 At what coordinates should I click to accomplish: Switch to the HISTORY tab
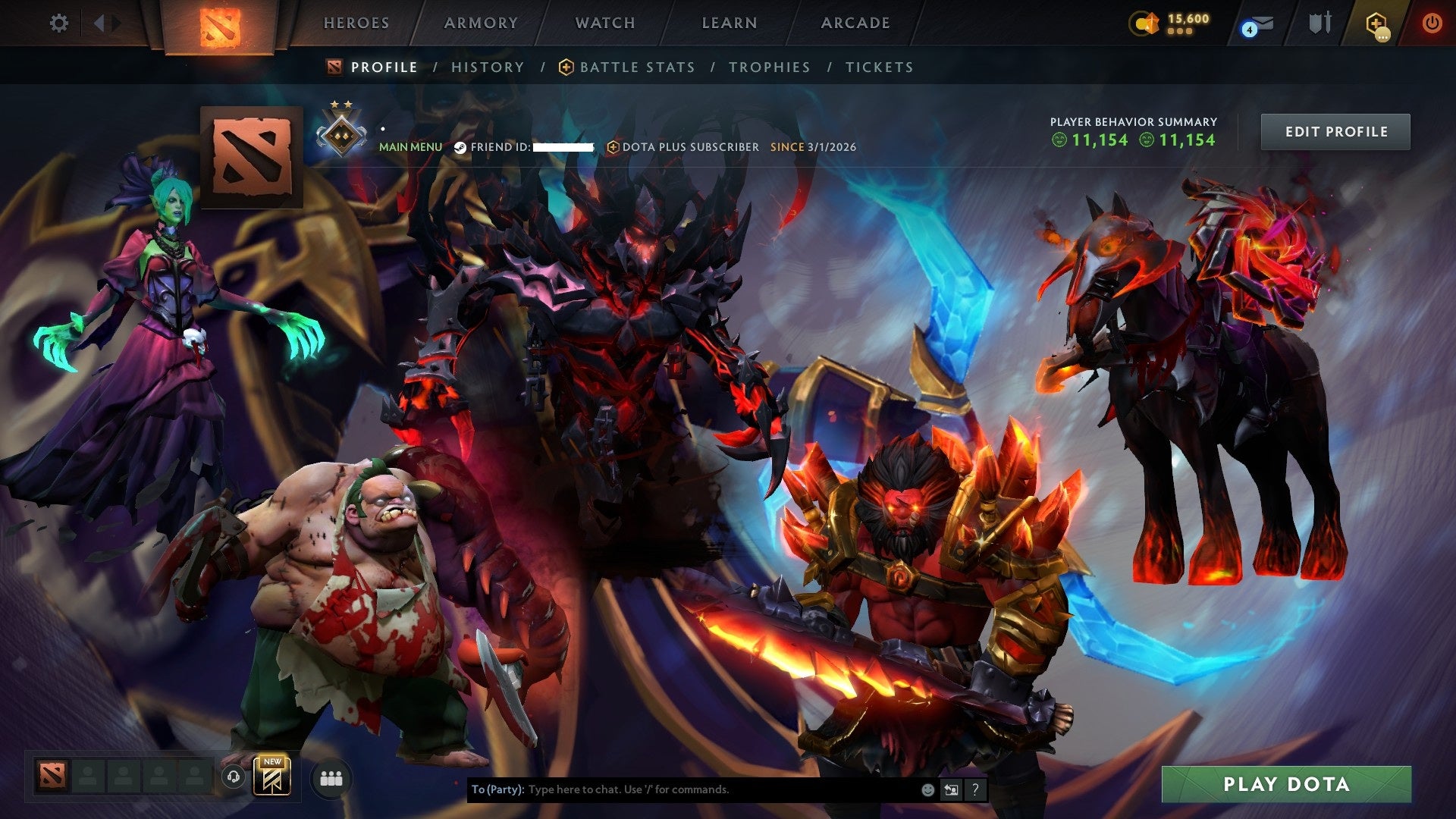pos(486,67)
